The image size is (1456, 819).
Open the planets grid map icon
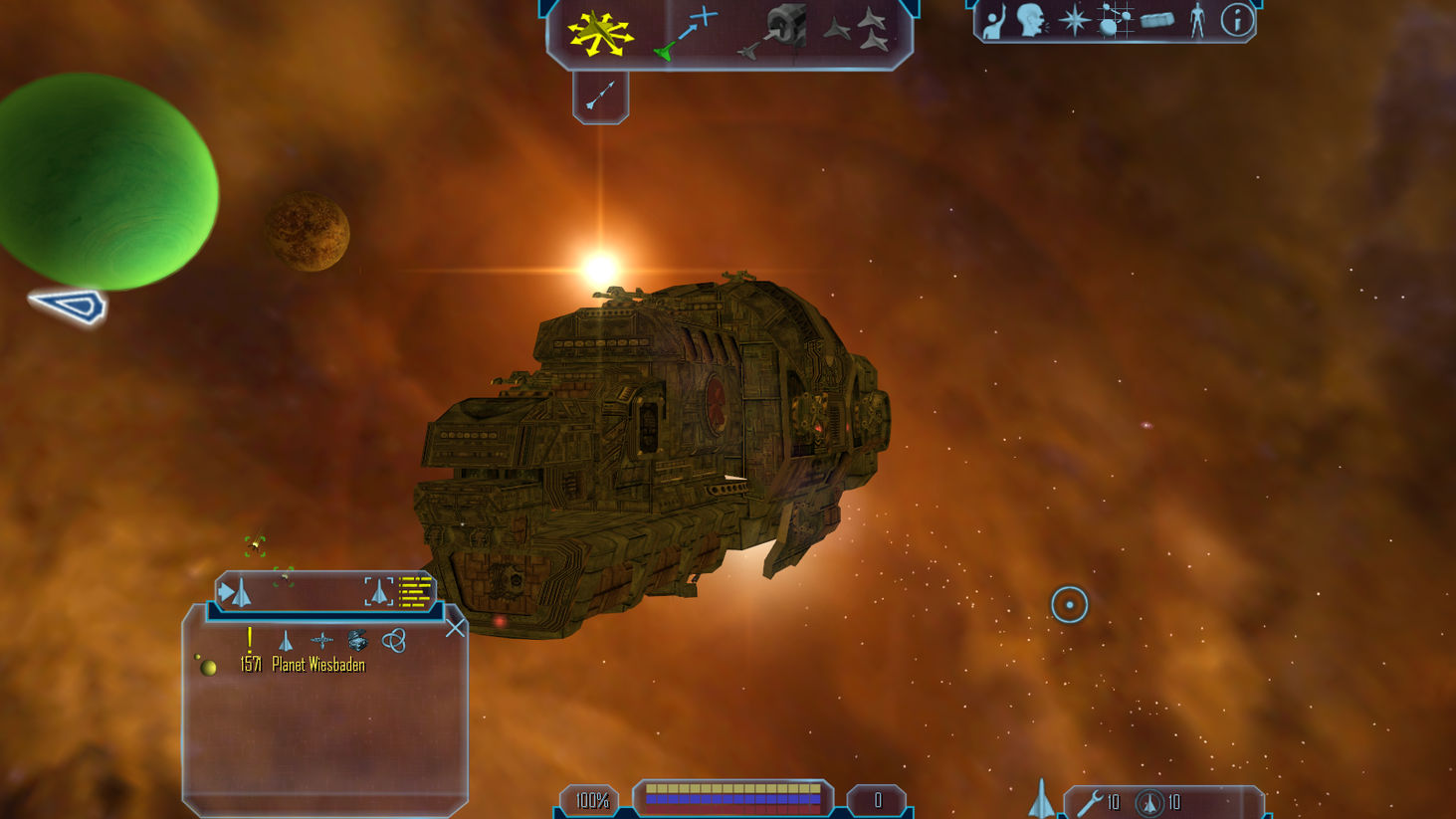coord(1114,21)
